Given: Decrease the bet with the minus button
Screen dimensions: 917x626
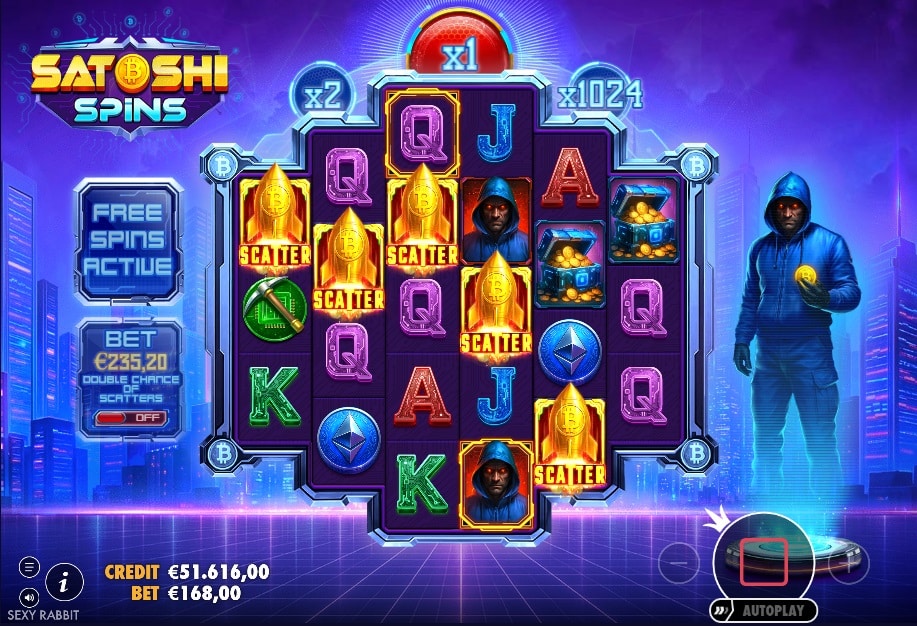Looking at the screenshot, I should coord(679,564).
